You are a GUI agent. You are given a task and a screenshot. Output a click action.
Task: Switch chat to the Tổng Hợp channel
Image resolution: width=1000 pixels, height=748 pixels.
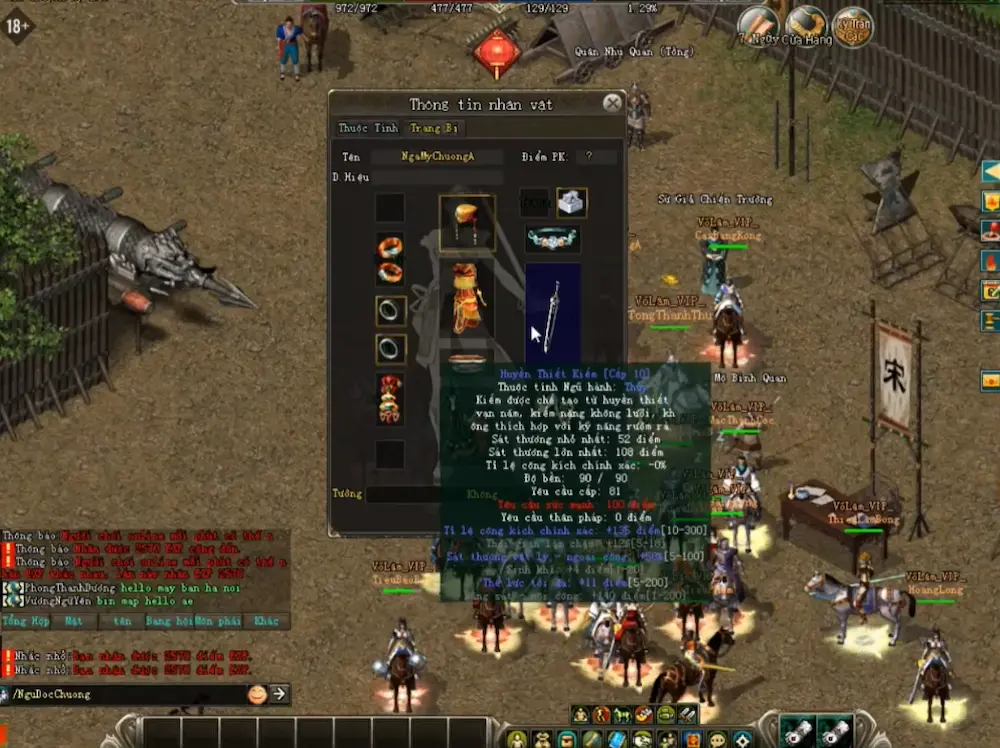point(25,621)
